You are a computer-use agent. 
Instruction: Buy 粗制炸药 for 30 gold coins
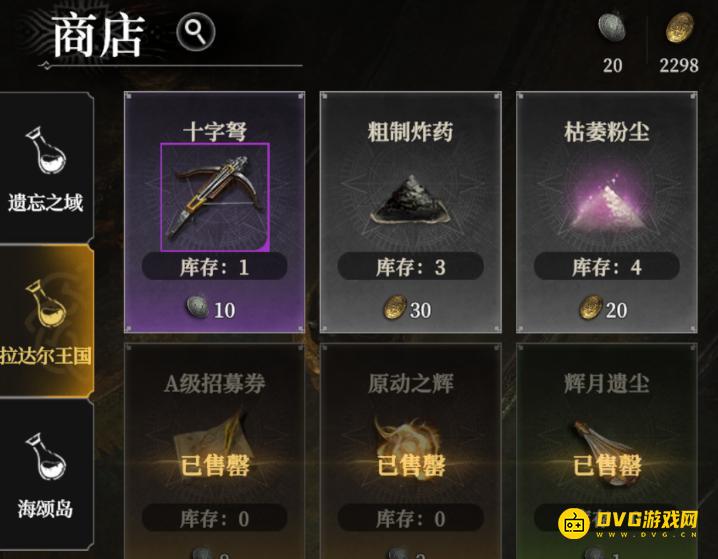coord(408,310)
